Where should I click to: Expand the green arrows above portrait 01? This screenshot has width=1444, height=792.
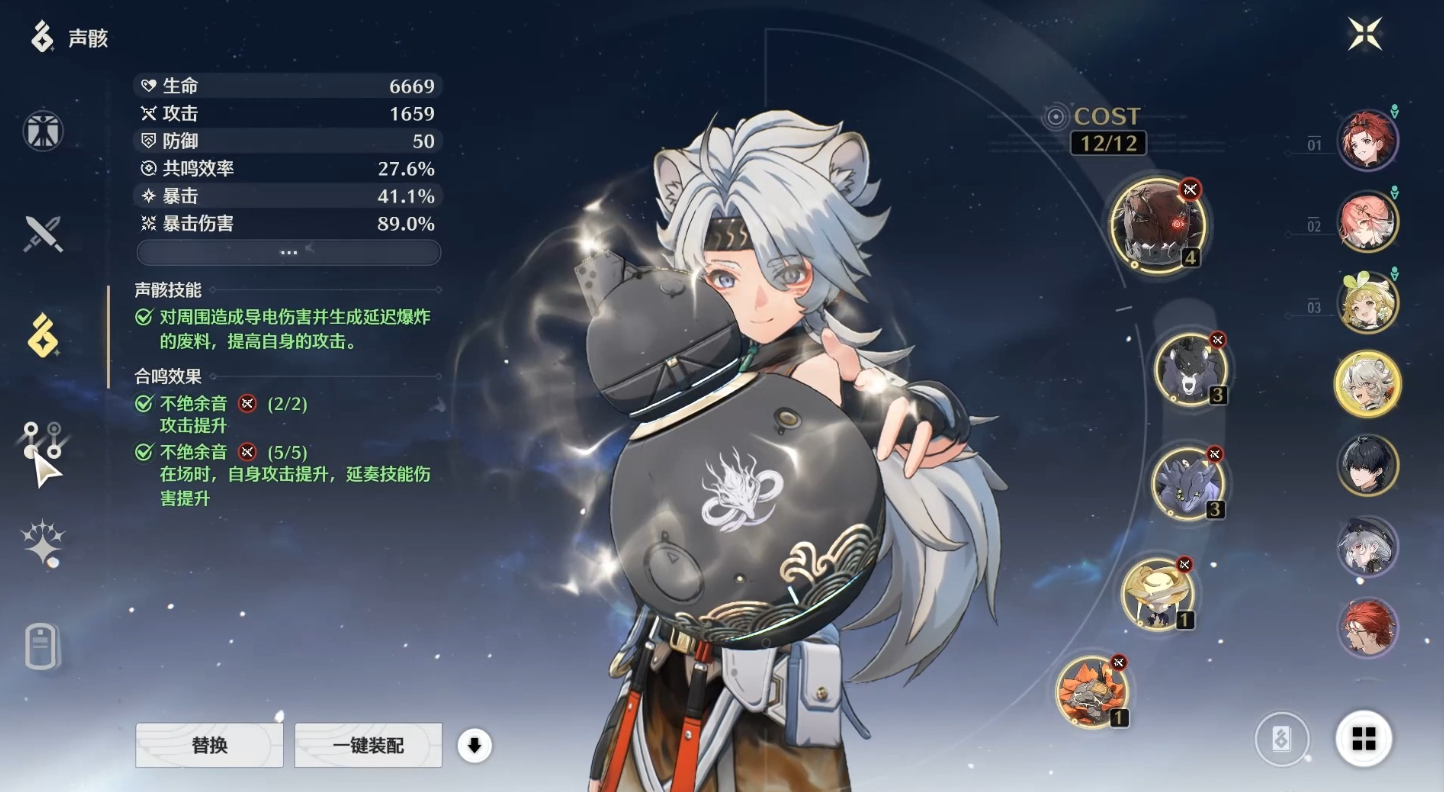point(1394,111)
